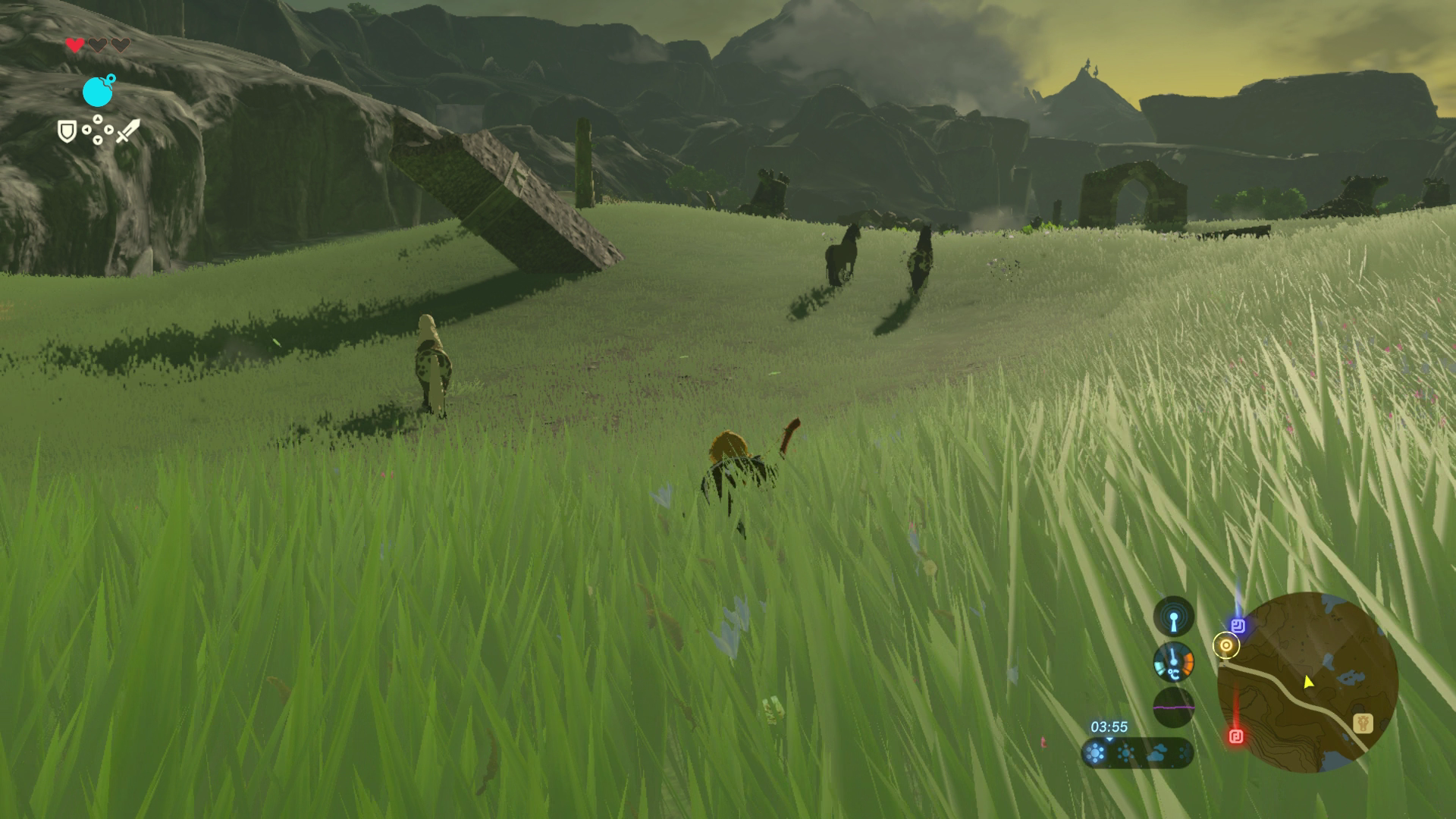Select the yellow player arrow on the minimap
Image resolution: width=1456 pixels, height=819 pixels.
click(1308, 682)
